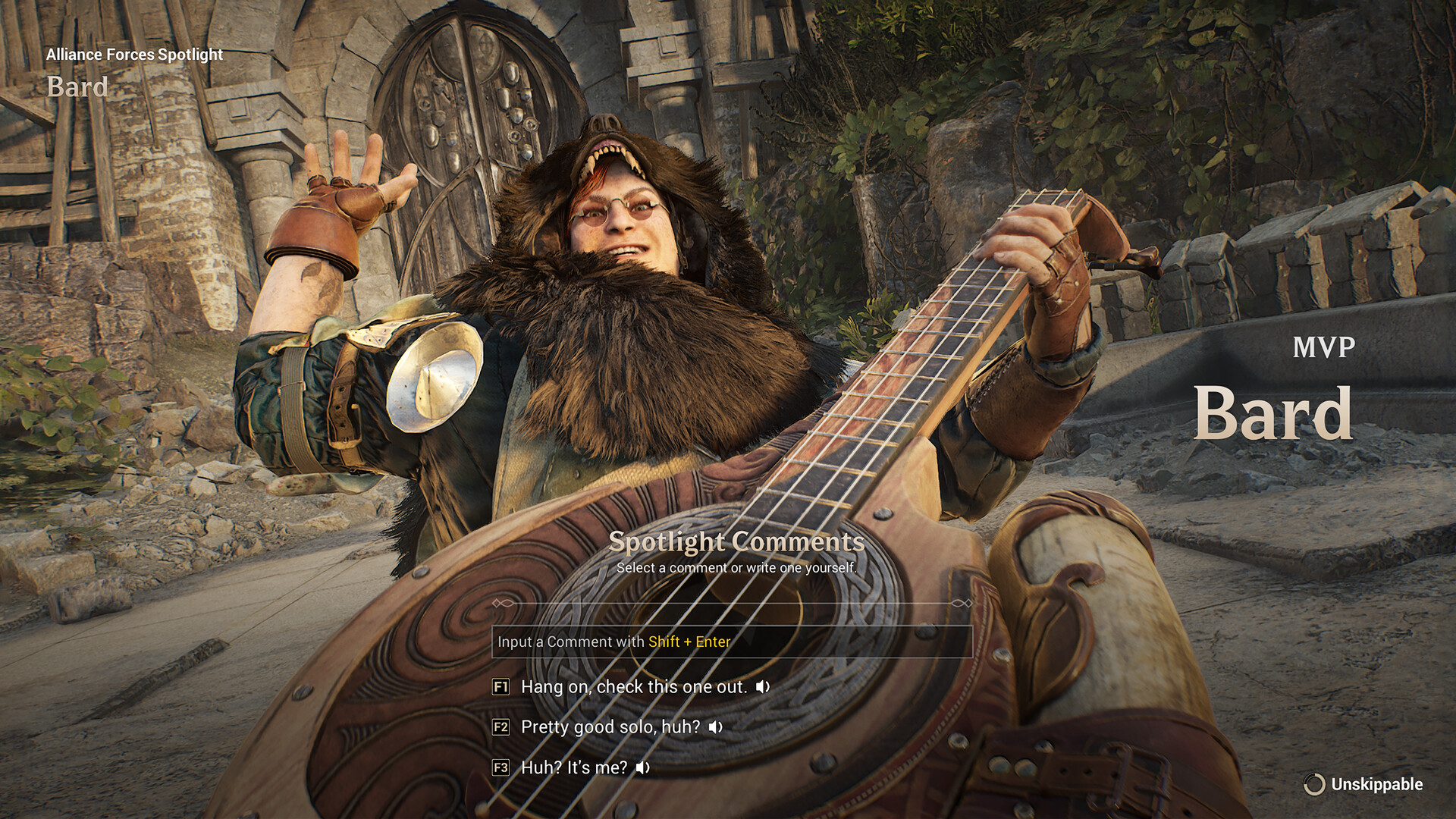
Task: Click the Alliance Forces Spotlight header
Action: click(x=135, y=55)
